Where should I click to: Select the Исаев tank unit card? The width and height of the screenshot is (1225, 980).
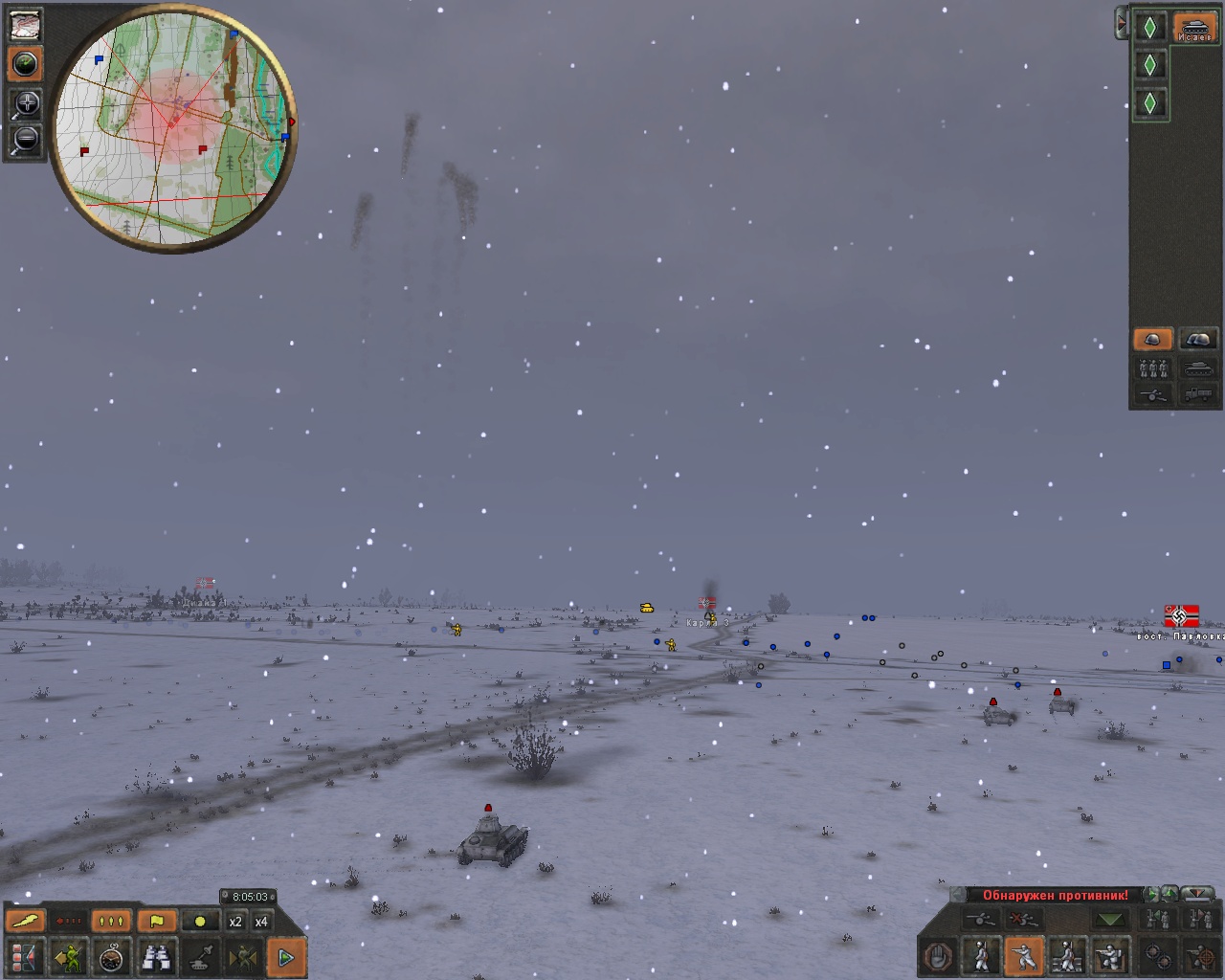tap(1193, 27)
